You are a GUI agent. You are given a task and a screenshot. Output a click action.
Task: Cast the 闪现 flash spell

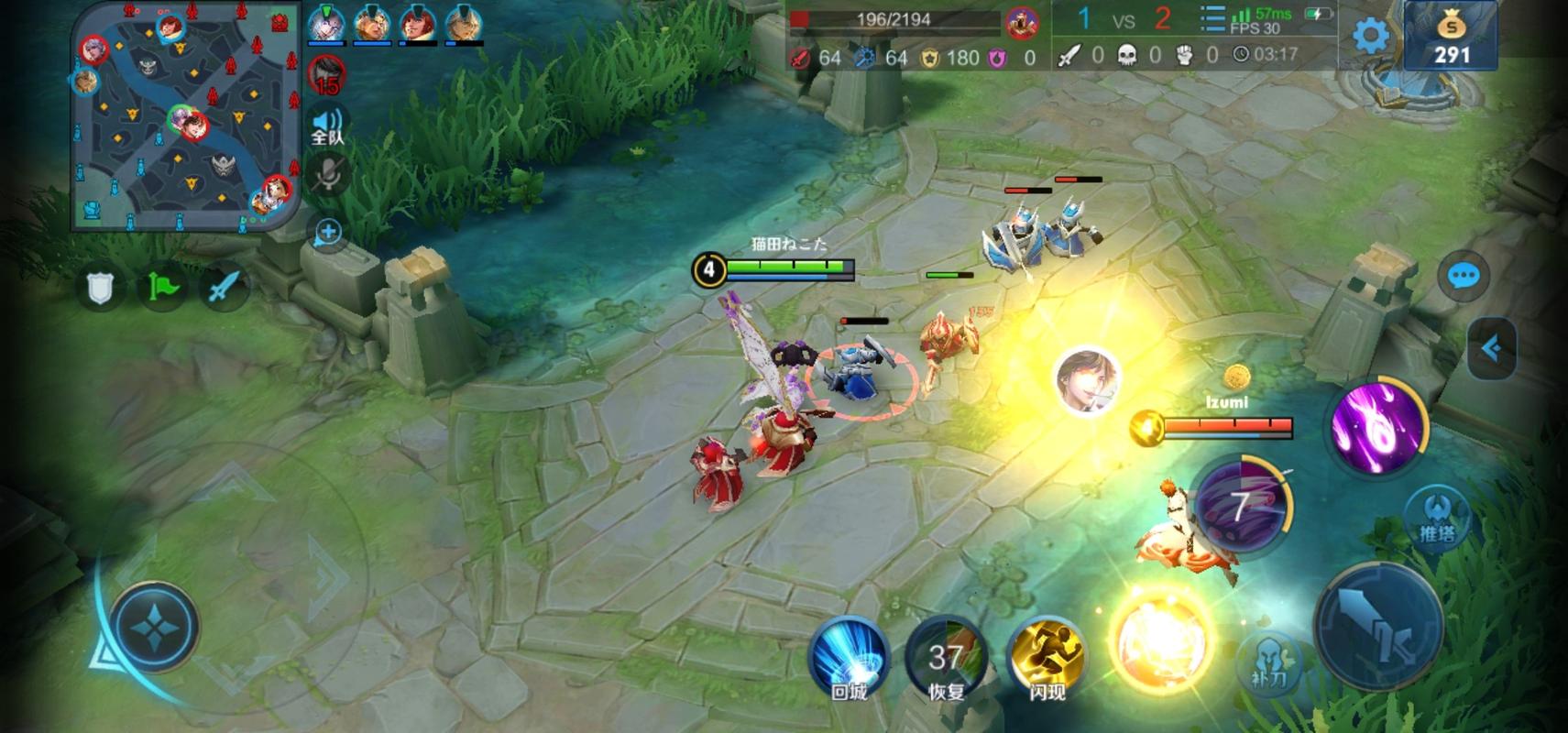(x=1047, y=657)
